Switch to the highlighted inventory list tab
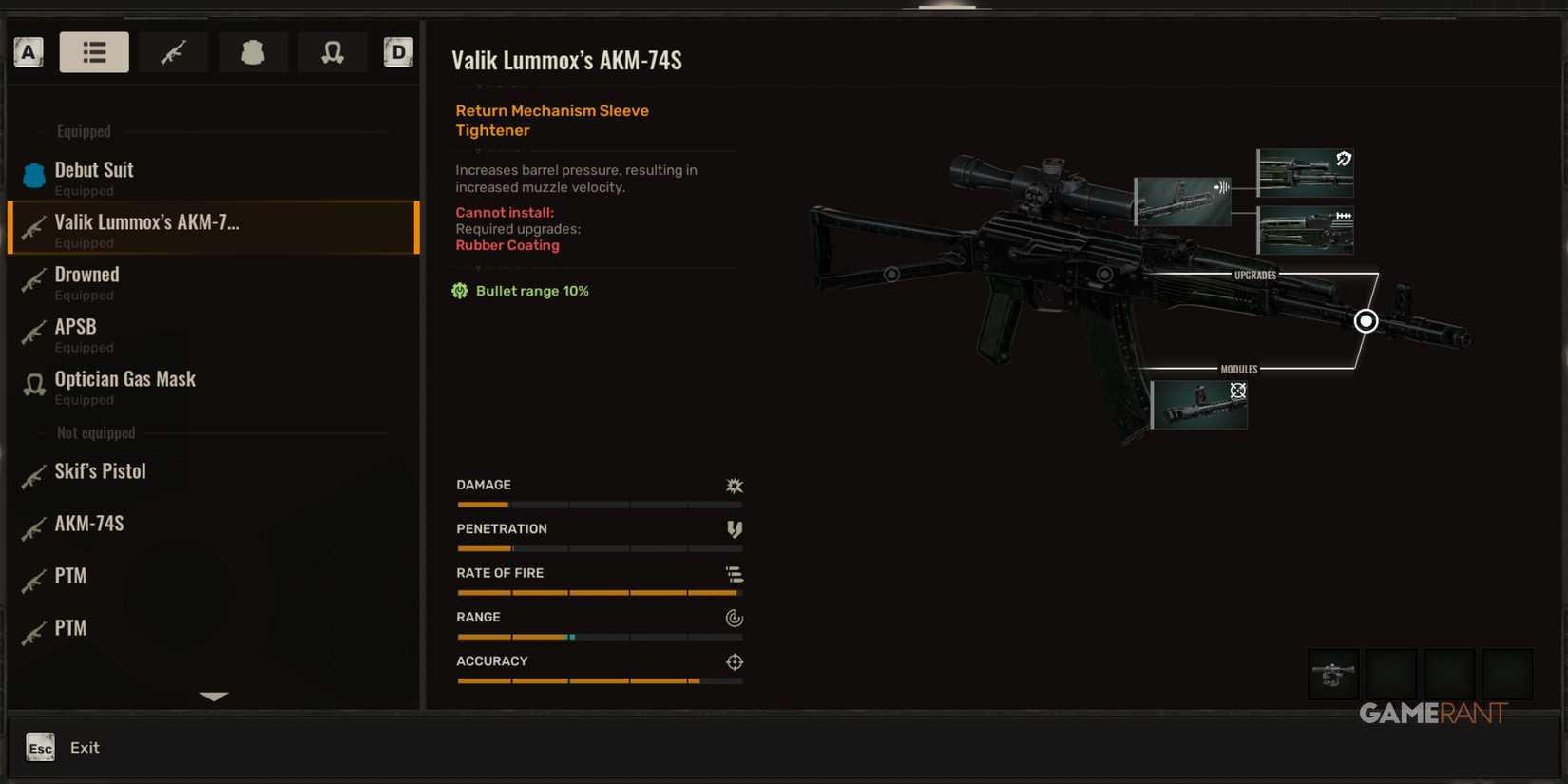Viewport: 1568px width, 784px height. (x=94, y=52)
